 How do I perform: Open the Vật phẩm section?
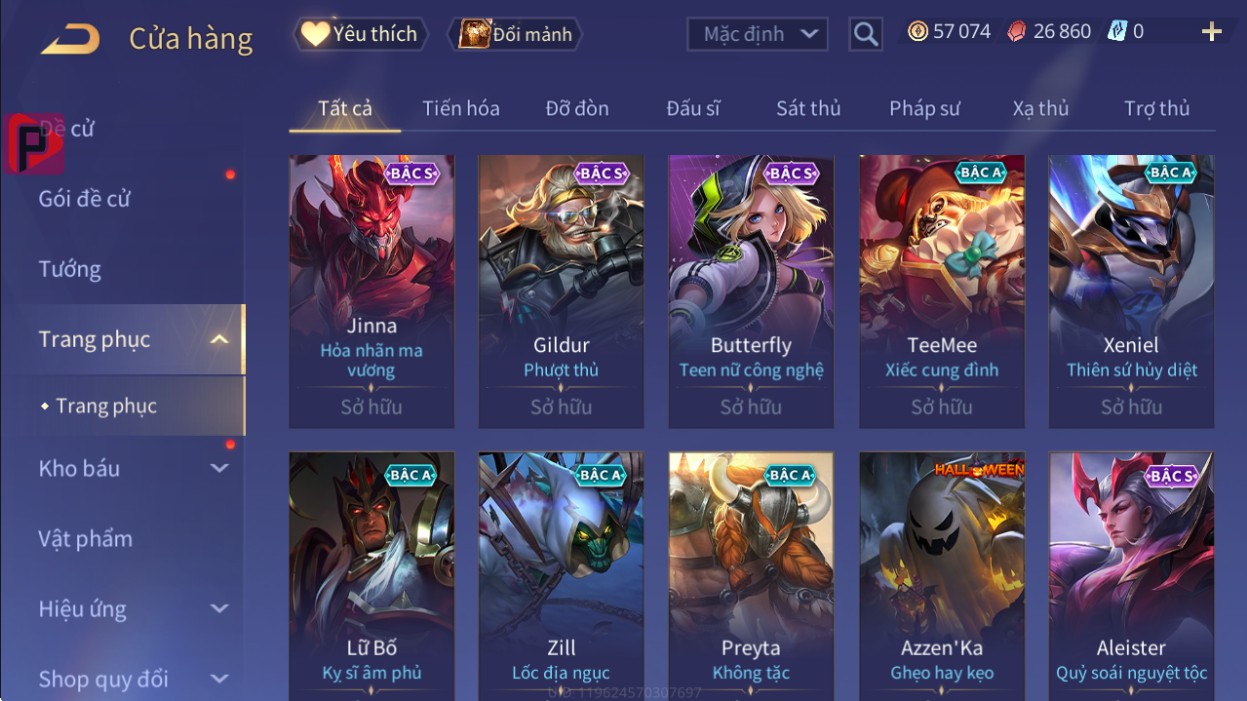click(85, 539)
